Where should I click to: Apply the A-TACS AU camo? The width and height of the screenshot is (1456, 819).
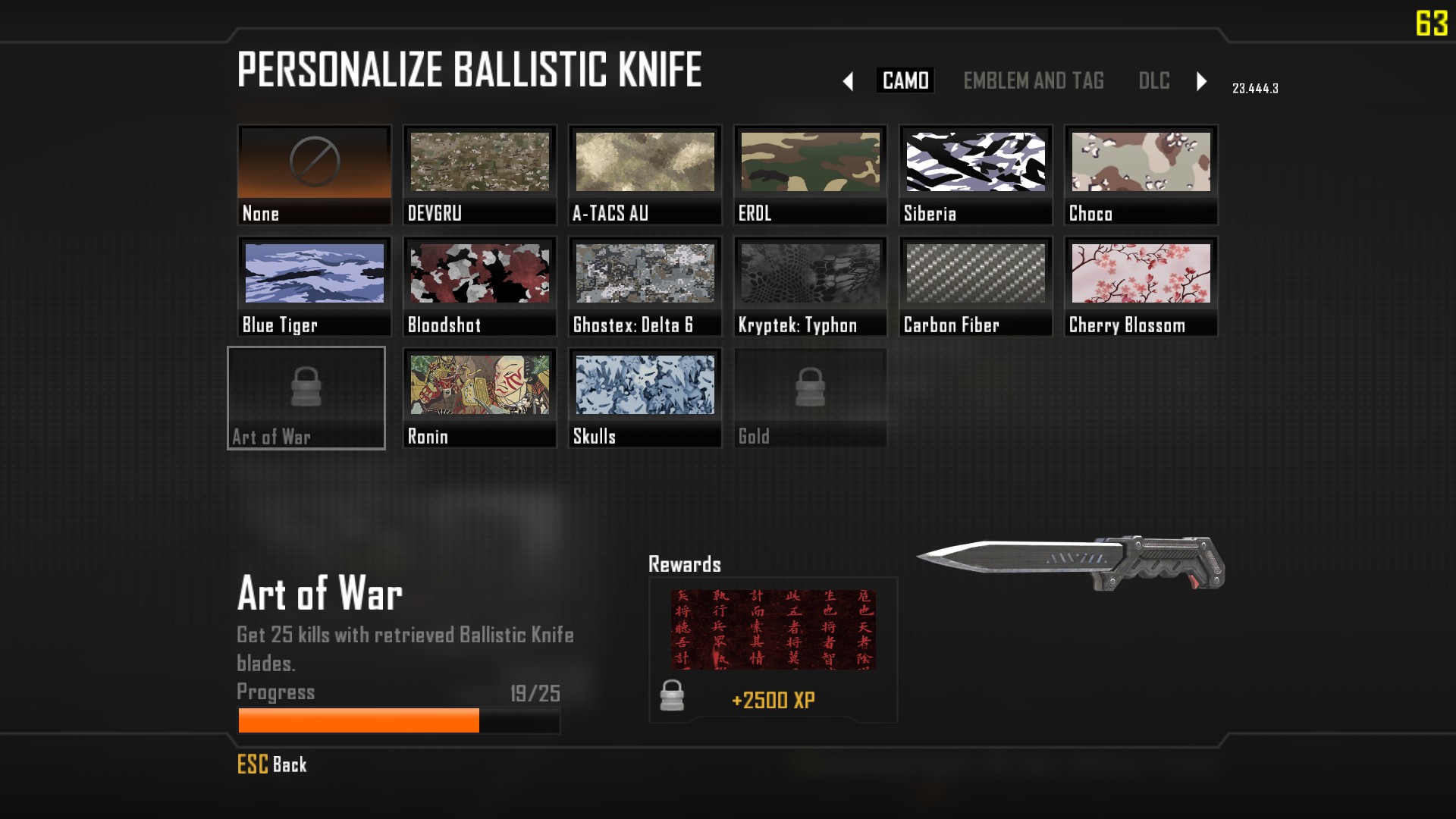point(645,174)
